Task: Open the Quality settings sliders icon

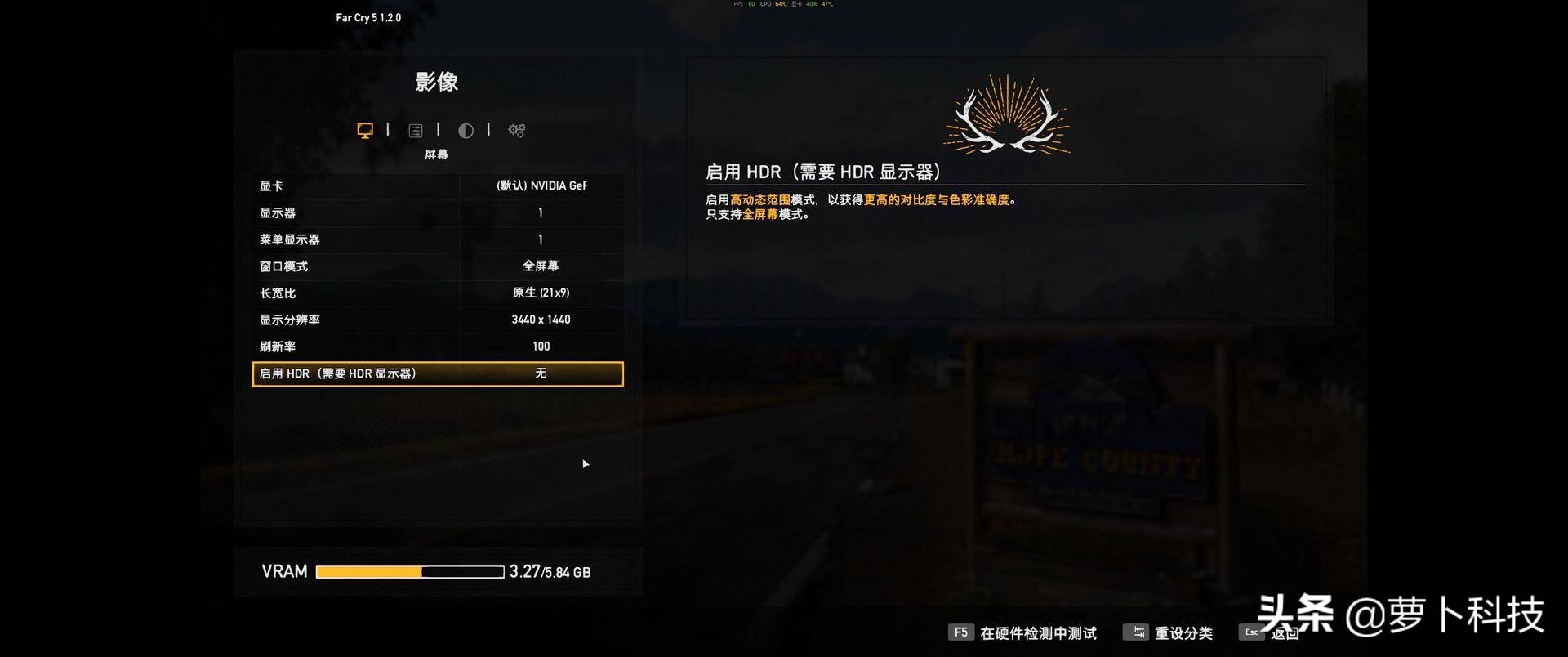Action: tap(416, 130)
